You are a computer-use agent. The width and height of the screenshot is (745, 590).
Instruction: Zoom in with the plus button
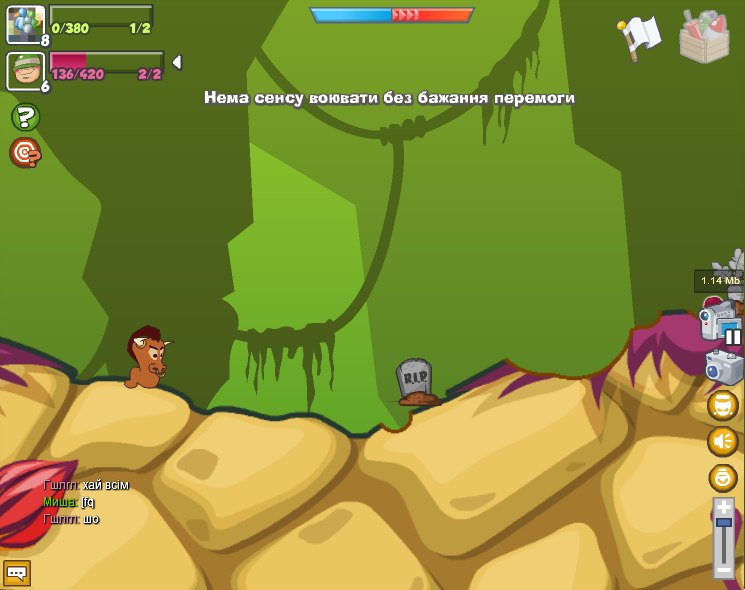coord(724,506)
